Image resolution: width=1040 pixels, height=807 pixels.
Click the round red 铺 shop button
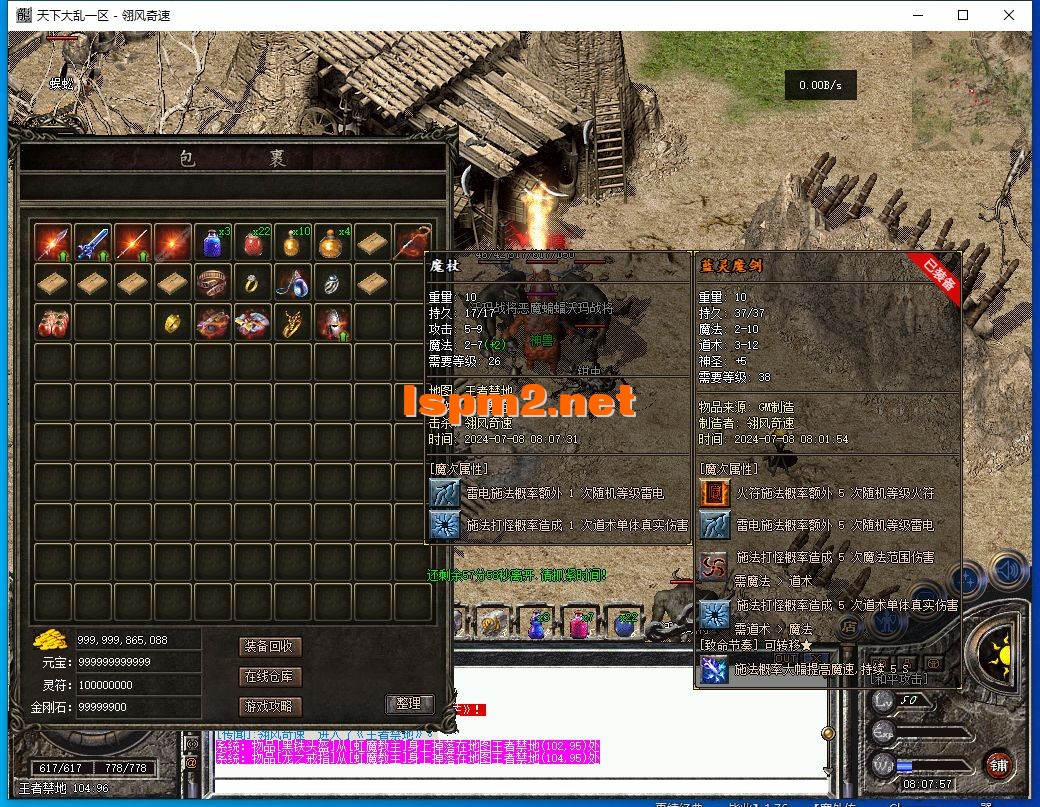(998, 766)
